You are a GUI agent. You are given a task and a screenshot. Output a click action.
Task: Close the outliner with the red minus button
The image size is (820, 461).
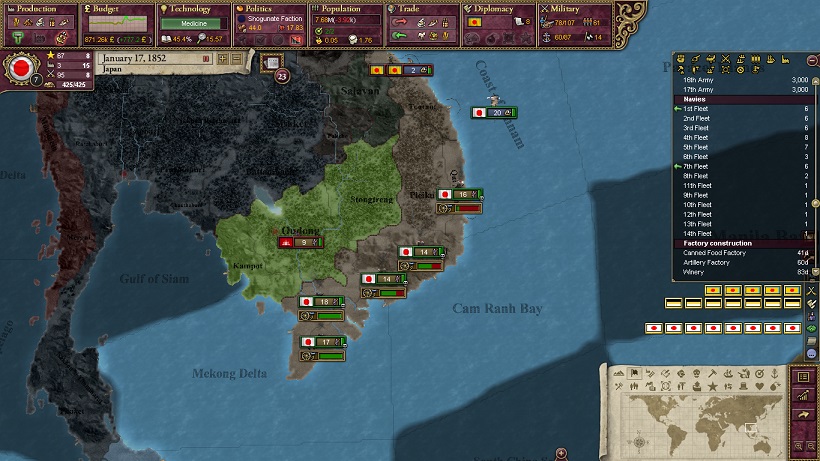(811, 60)
